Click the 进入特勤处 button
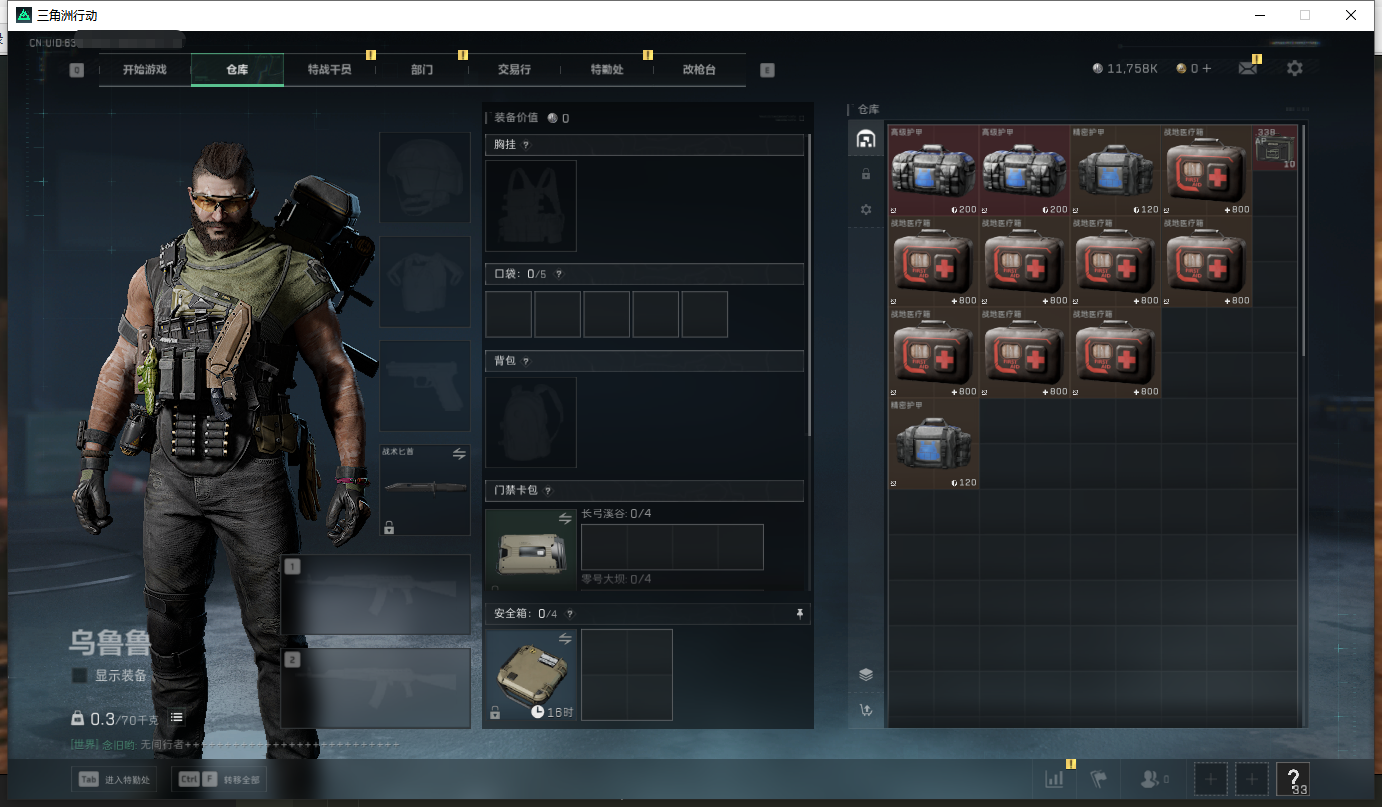Viewport: 1382px width, 807px height. 114,779
